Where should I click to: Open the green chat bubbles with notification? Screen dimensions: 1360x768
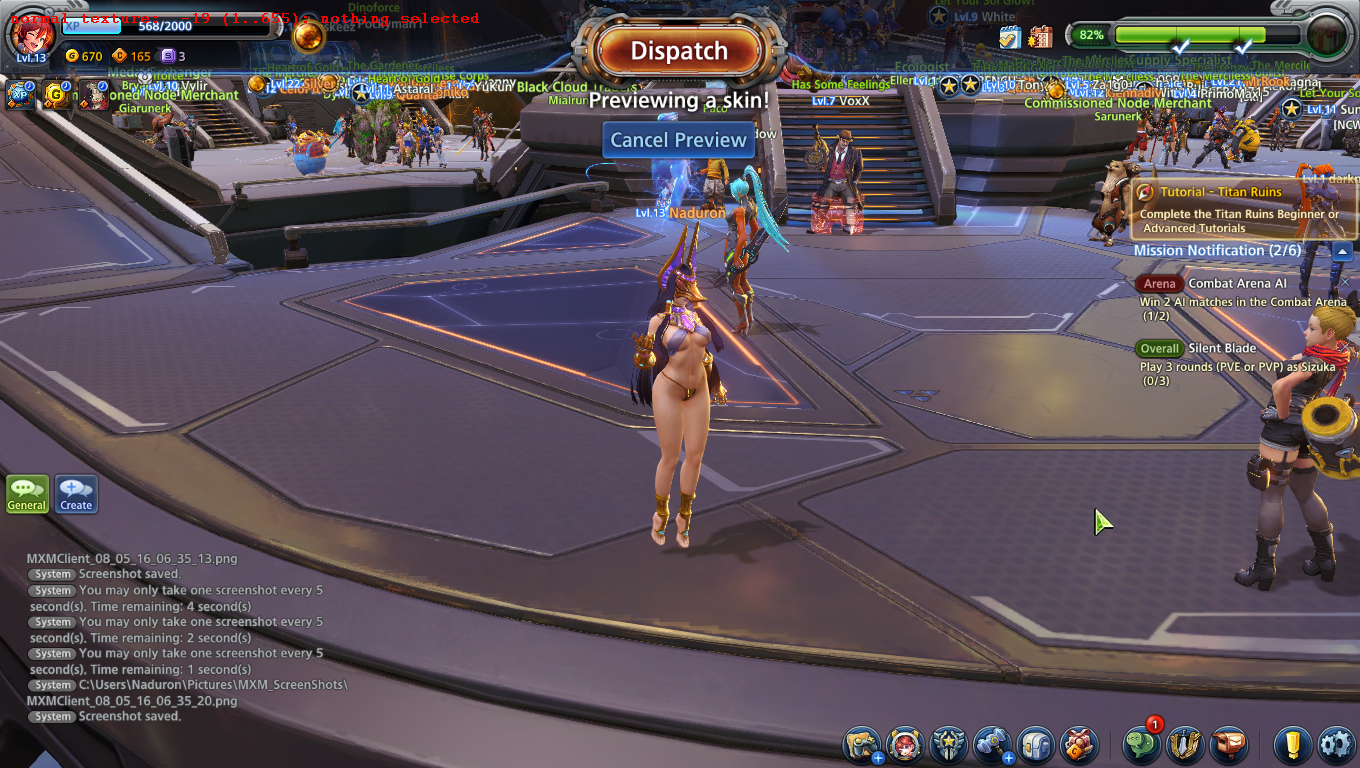[1142, 745]
